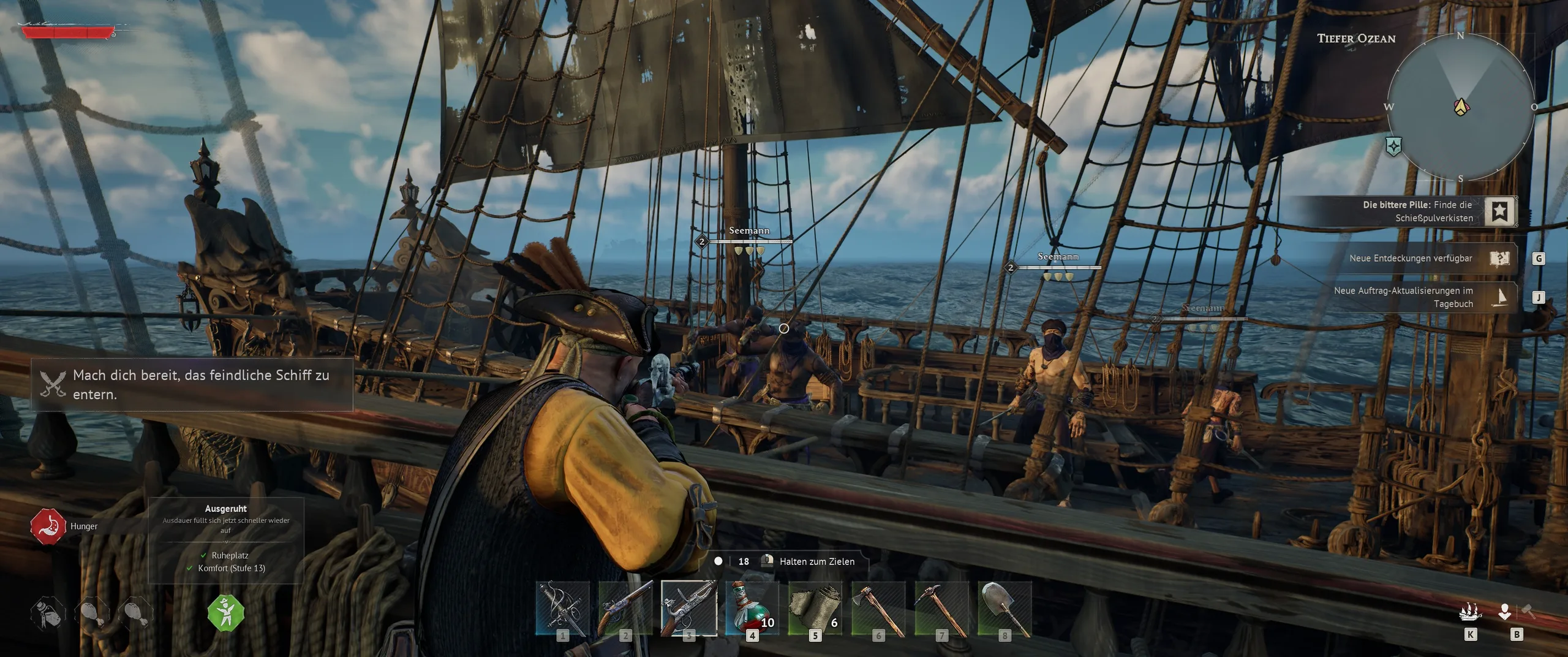
Task: Click the green Ausgeruht rested buff icon
Action: click(226, 613)
